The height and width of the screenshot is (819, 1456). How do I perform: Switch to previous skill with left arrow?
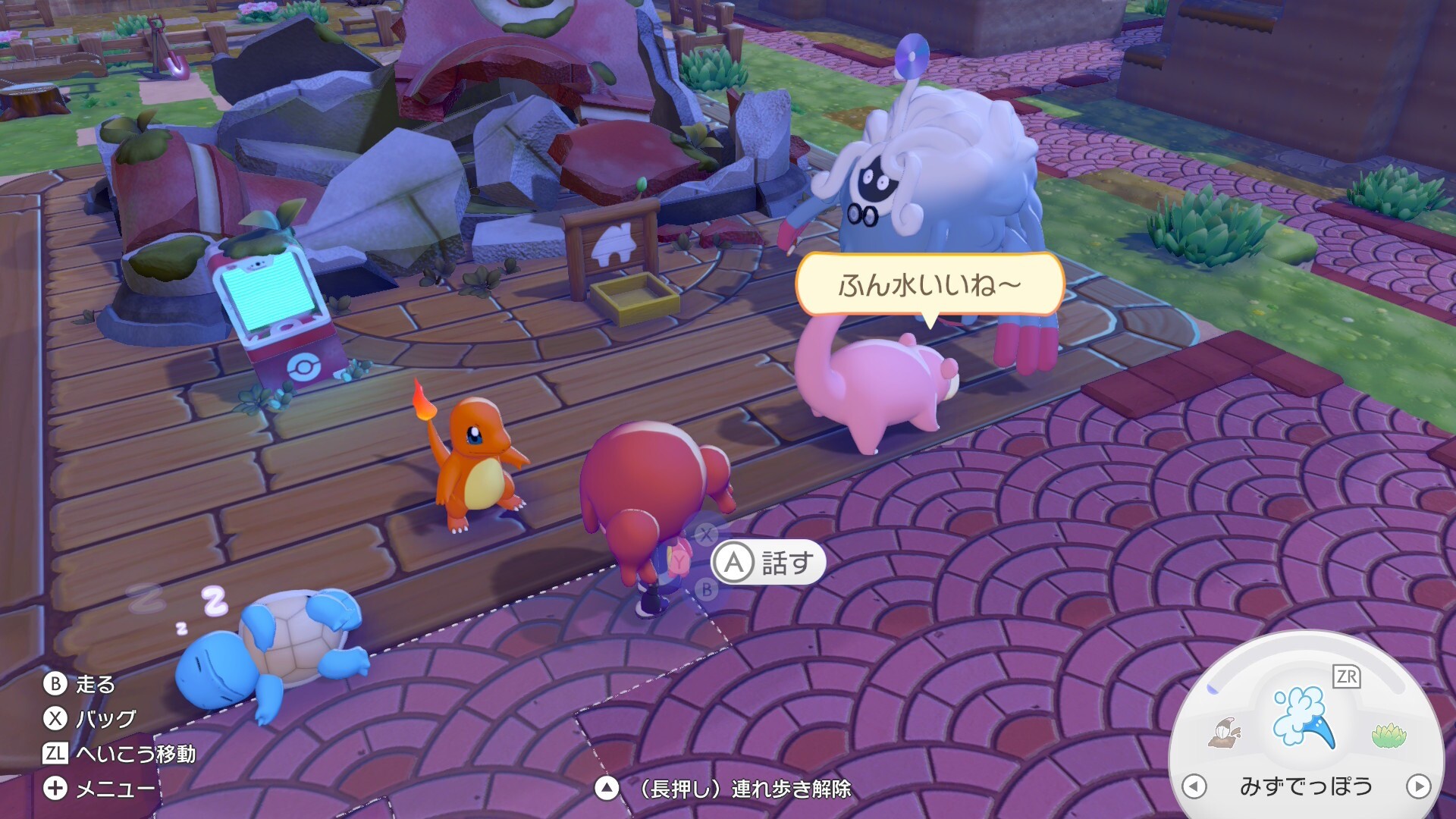pos(1194,786)
